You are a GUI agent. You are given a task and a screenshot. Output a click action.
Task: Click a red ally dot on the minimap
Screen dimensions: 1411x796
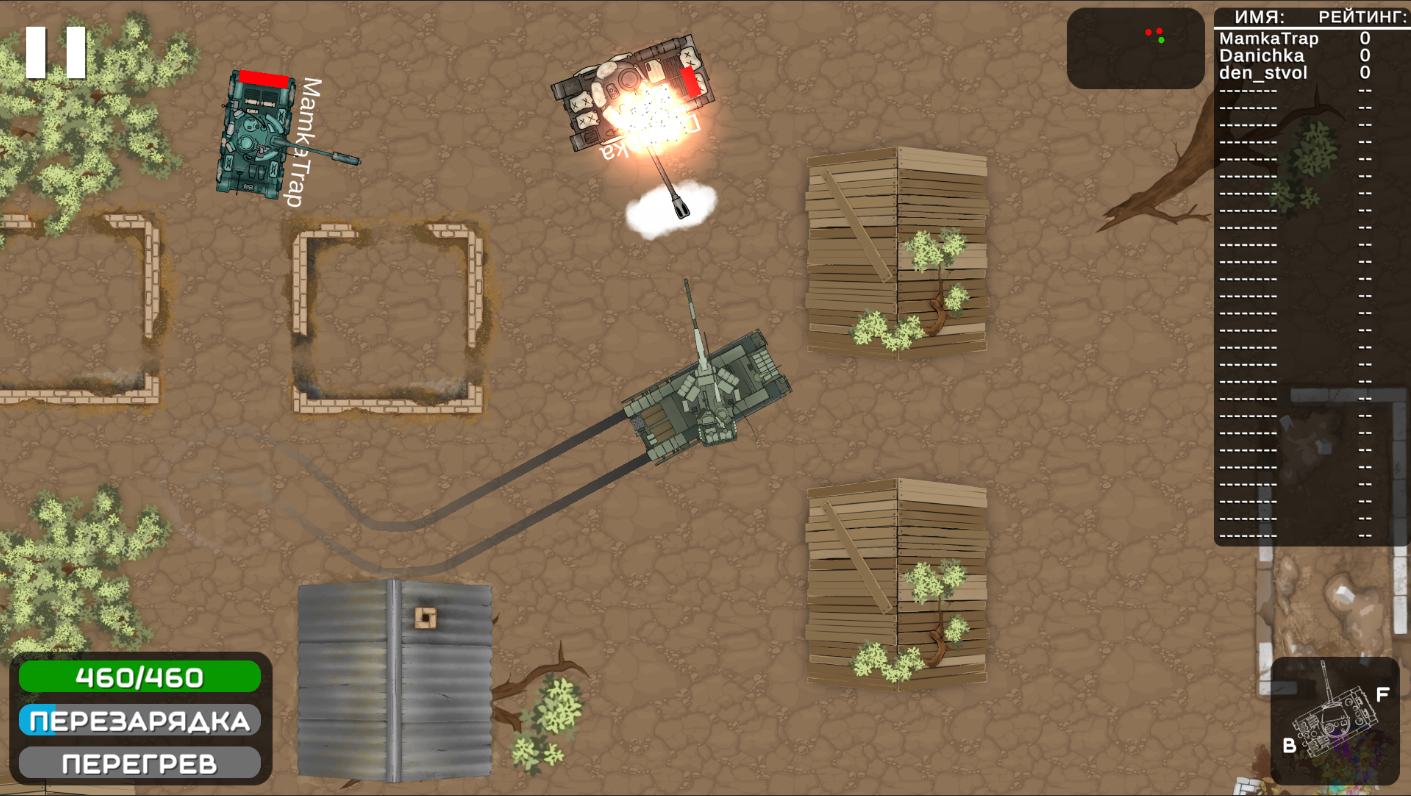(x=1149, y=32)
